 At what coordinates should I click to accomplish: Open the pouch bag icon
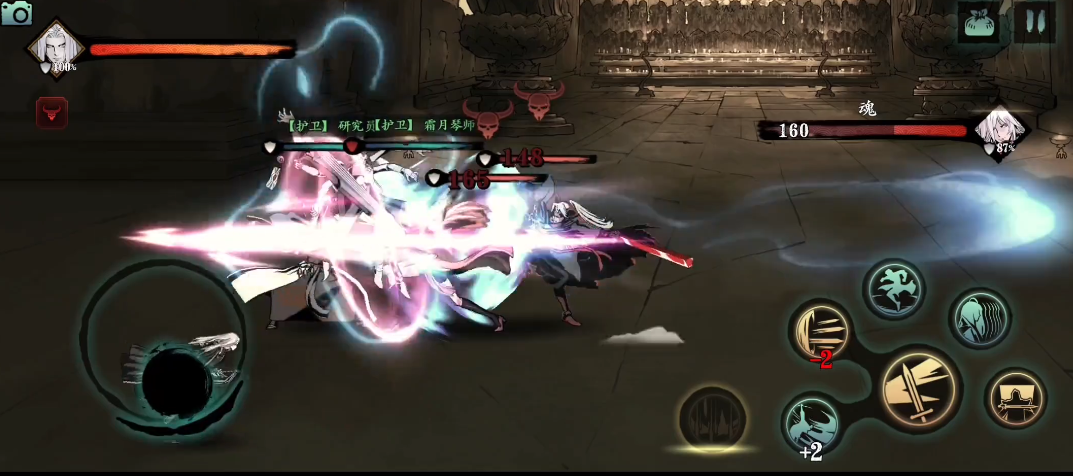[x=978, y=22]
